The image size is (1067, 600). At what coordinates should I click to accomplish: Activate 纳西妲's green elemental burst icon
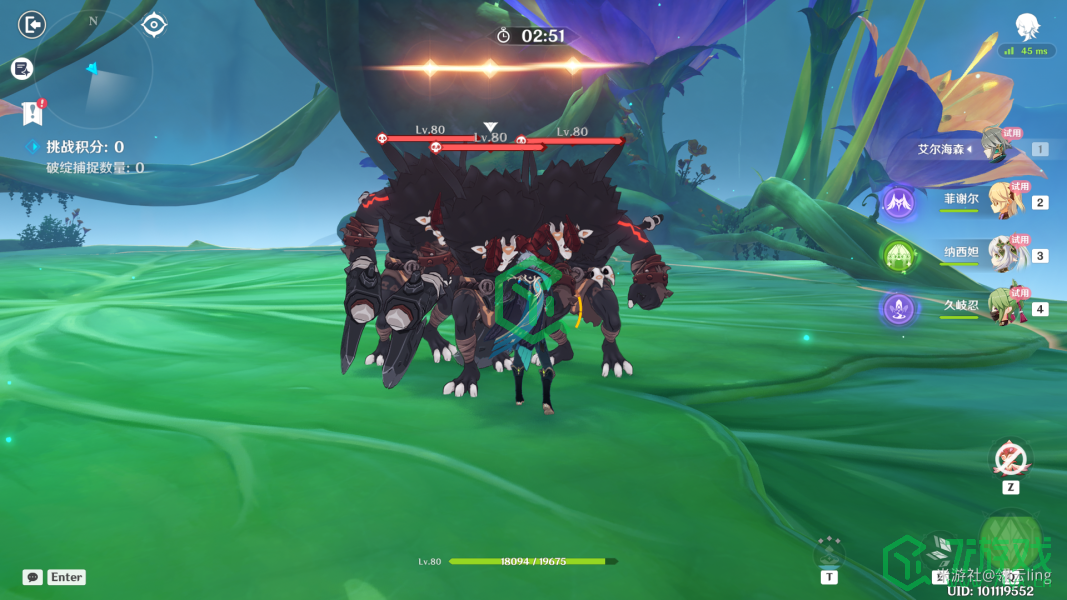(898, 256)
